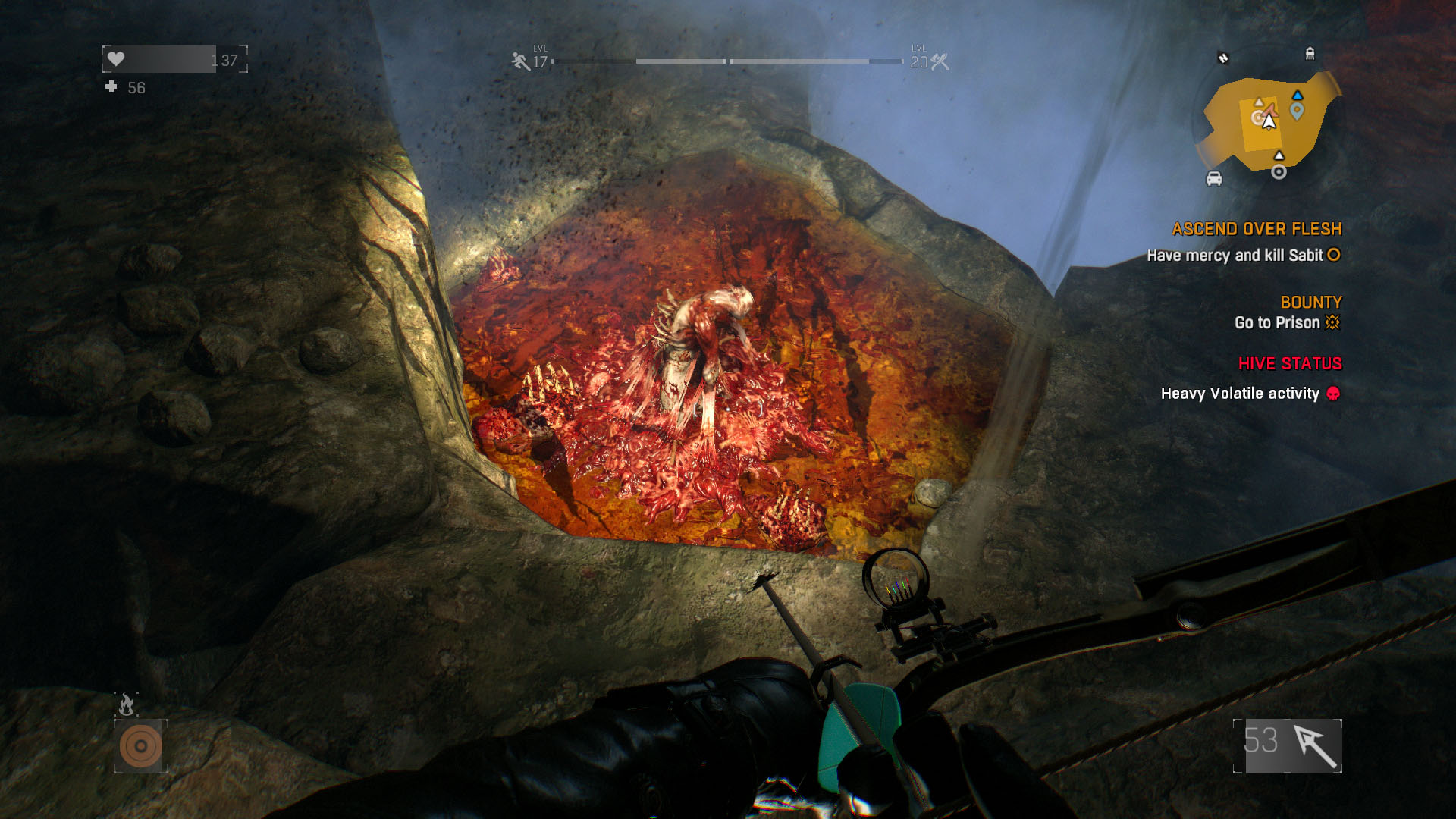This screenshot has width=1456, height=819.
Task: Select the Bounty: Go to Prison objective
Action: coord(1287,322)
